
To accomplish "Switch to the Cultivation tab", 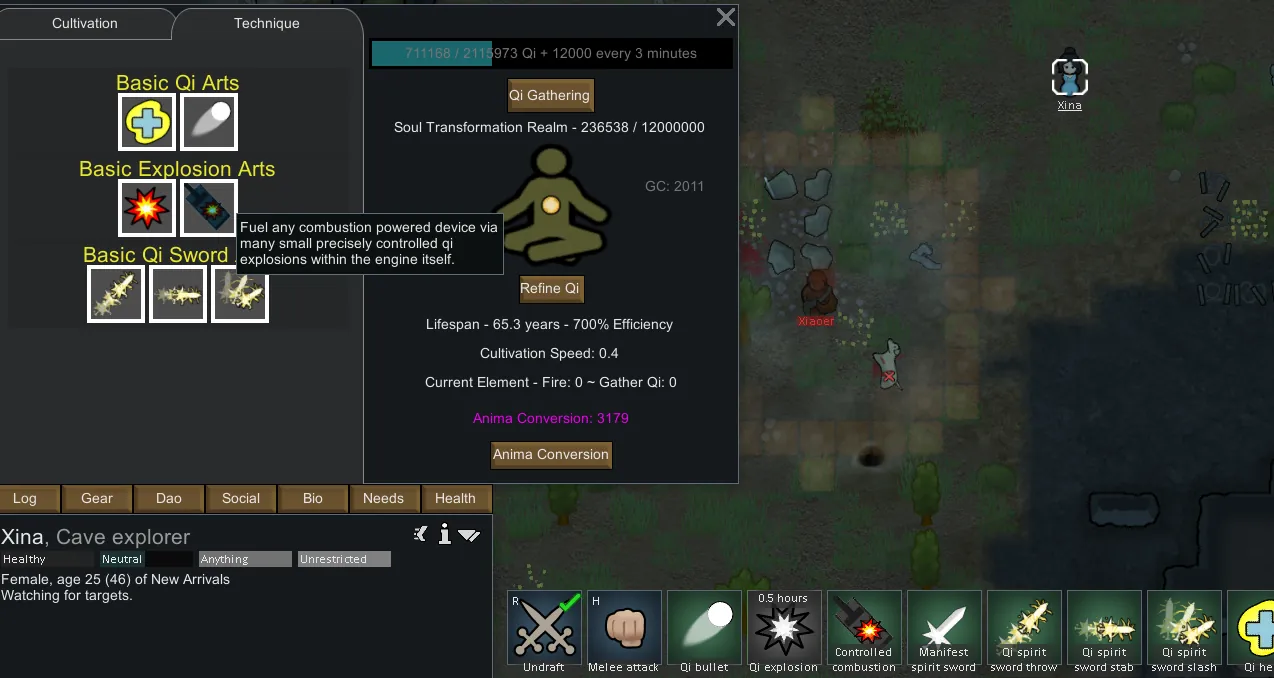I will (85, 23).
